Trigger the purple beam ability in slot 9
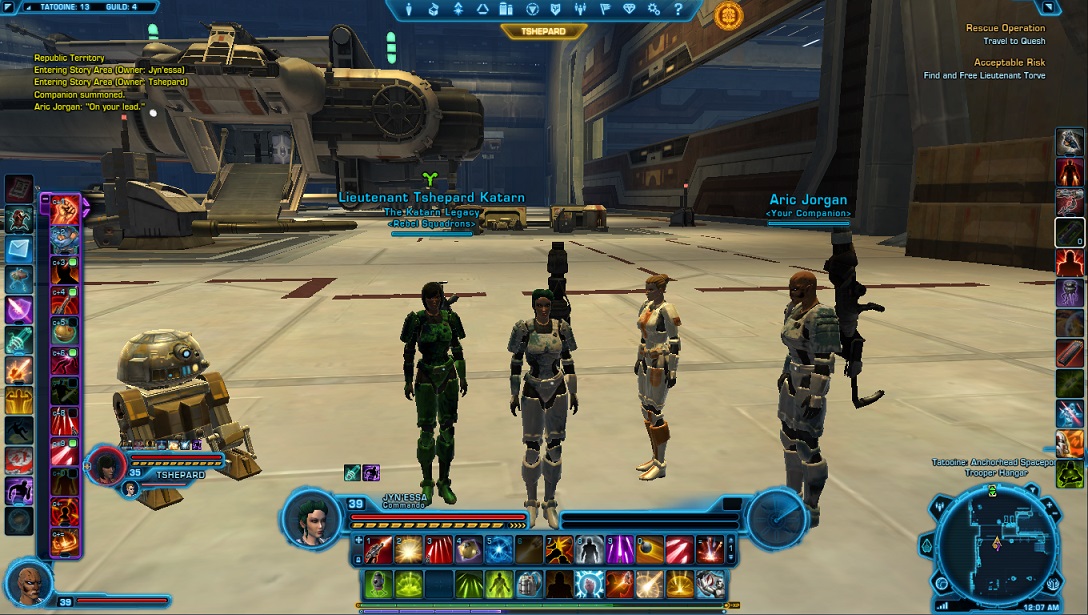 click(620, 549)
